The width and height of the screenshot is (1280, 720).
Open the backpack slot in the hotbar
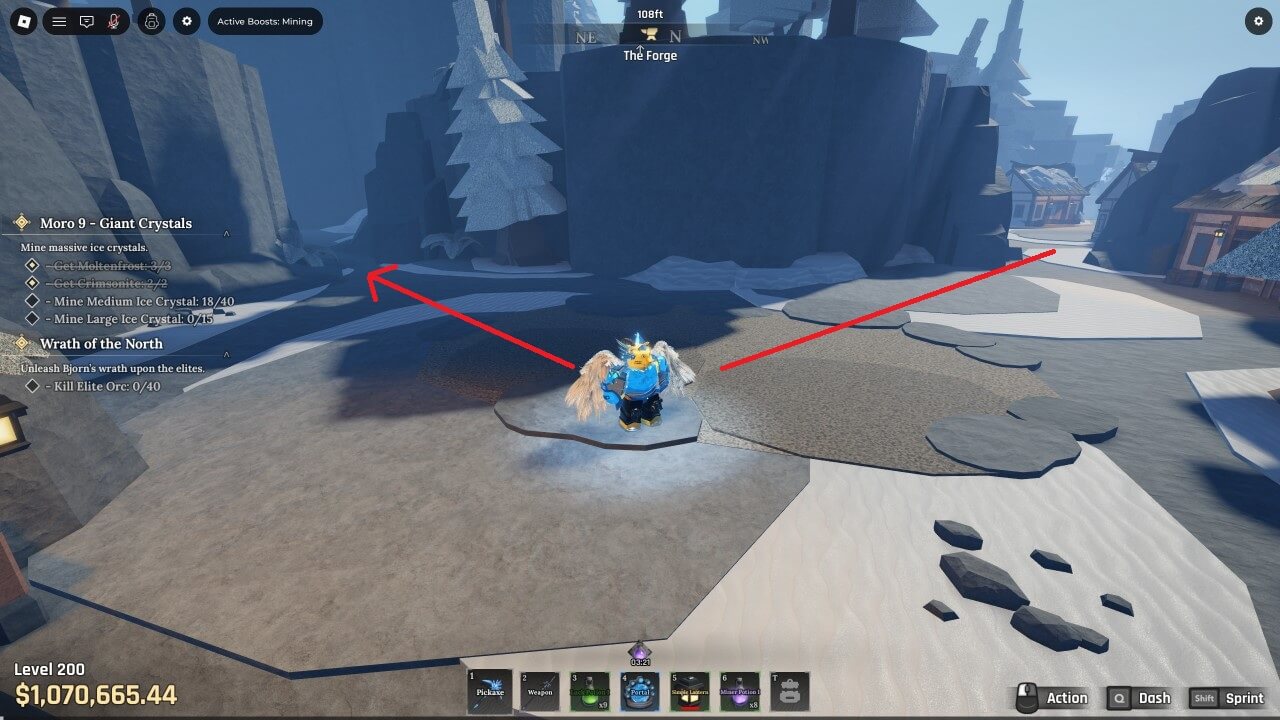pyautogui.click(x=789, y=691)
